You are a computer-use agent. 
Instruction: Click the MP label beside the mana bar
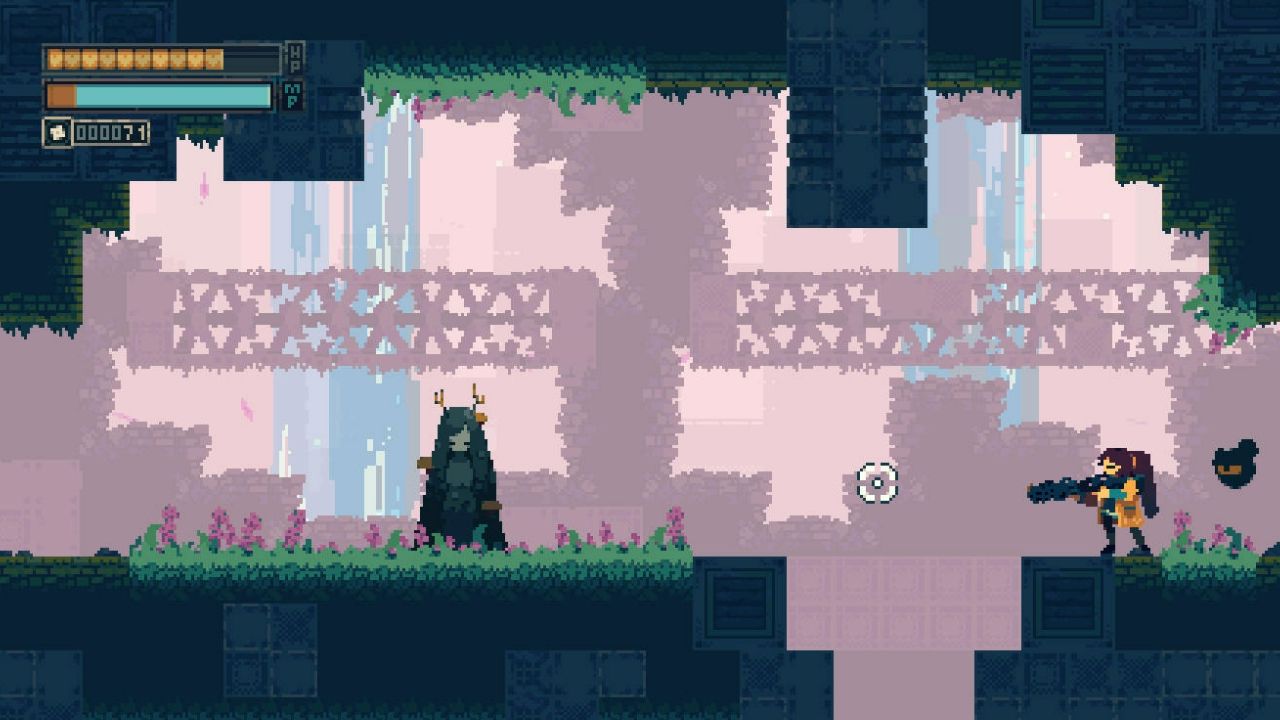coord(295,95)
